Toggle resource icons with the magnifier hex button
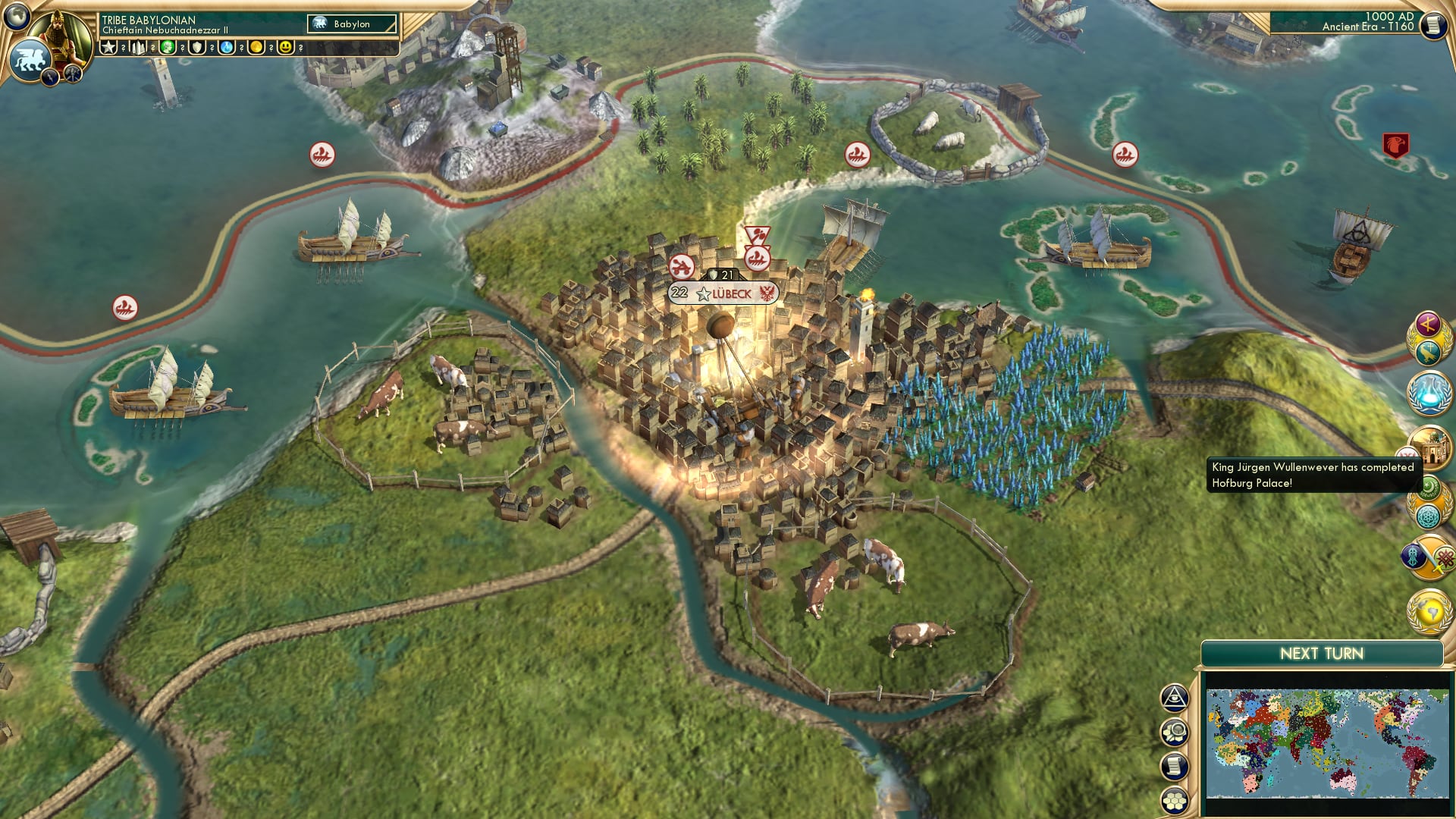Screen dimensions: 1456x819 coord(1174,731)
